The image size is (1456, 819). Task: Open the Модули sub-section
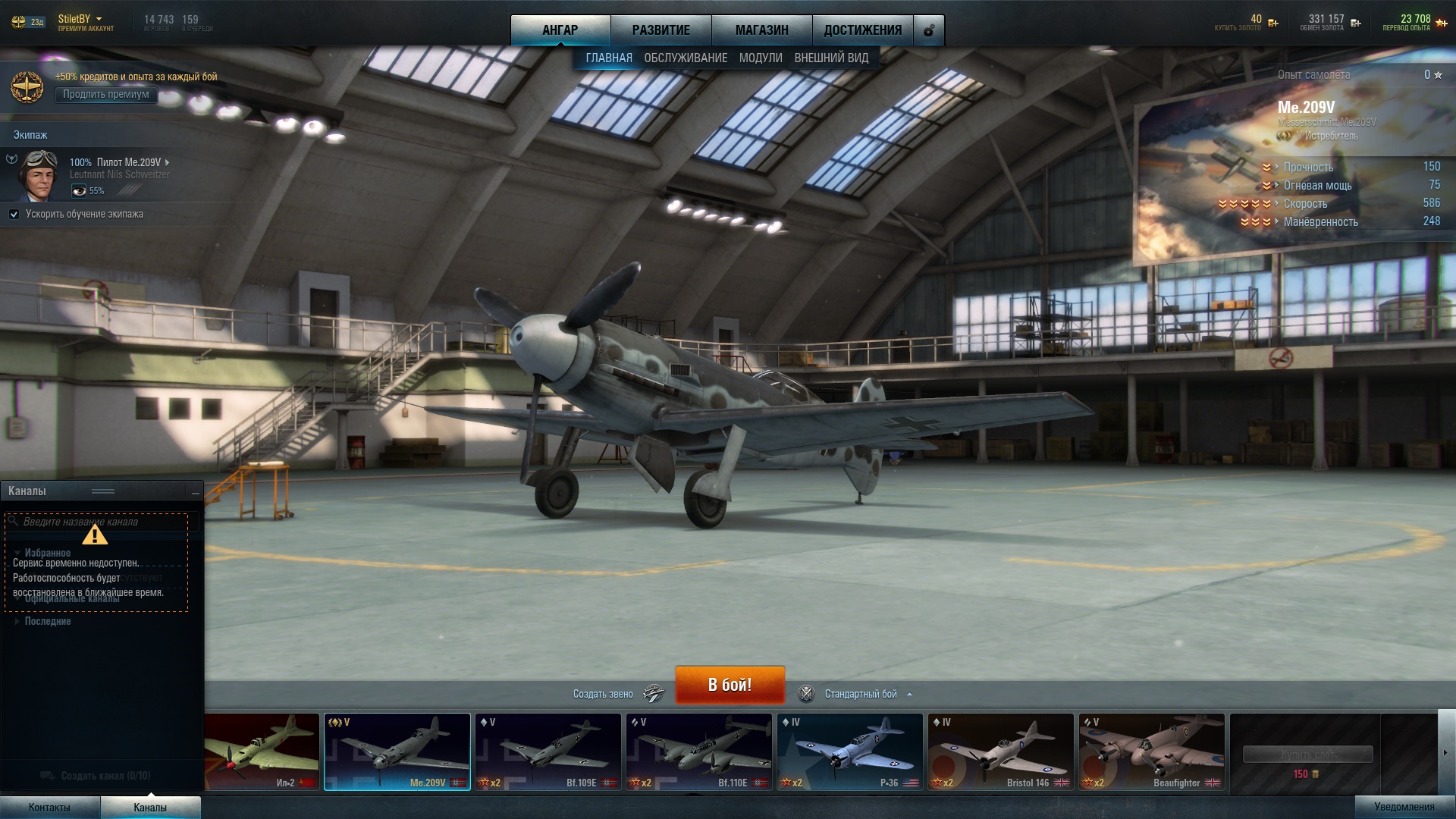click(x=761, y=58)
